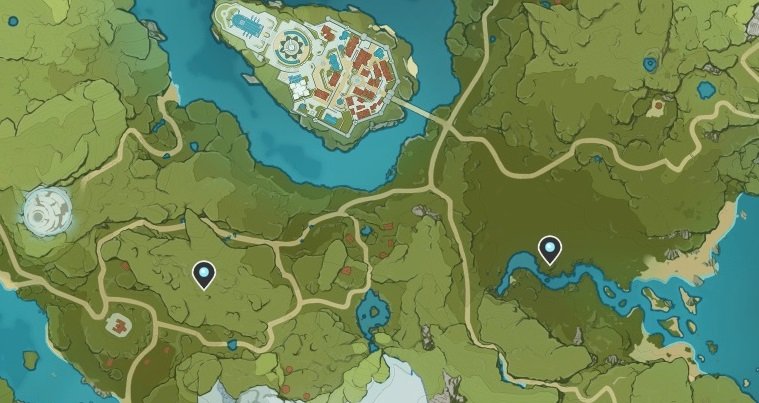
Task: Select the map pin on the grassy plateau
Action: pyautogui.click(x=204, y=272)
